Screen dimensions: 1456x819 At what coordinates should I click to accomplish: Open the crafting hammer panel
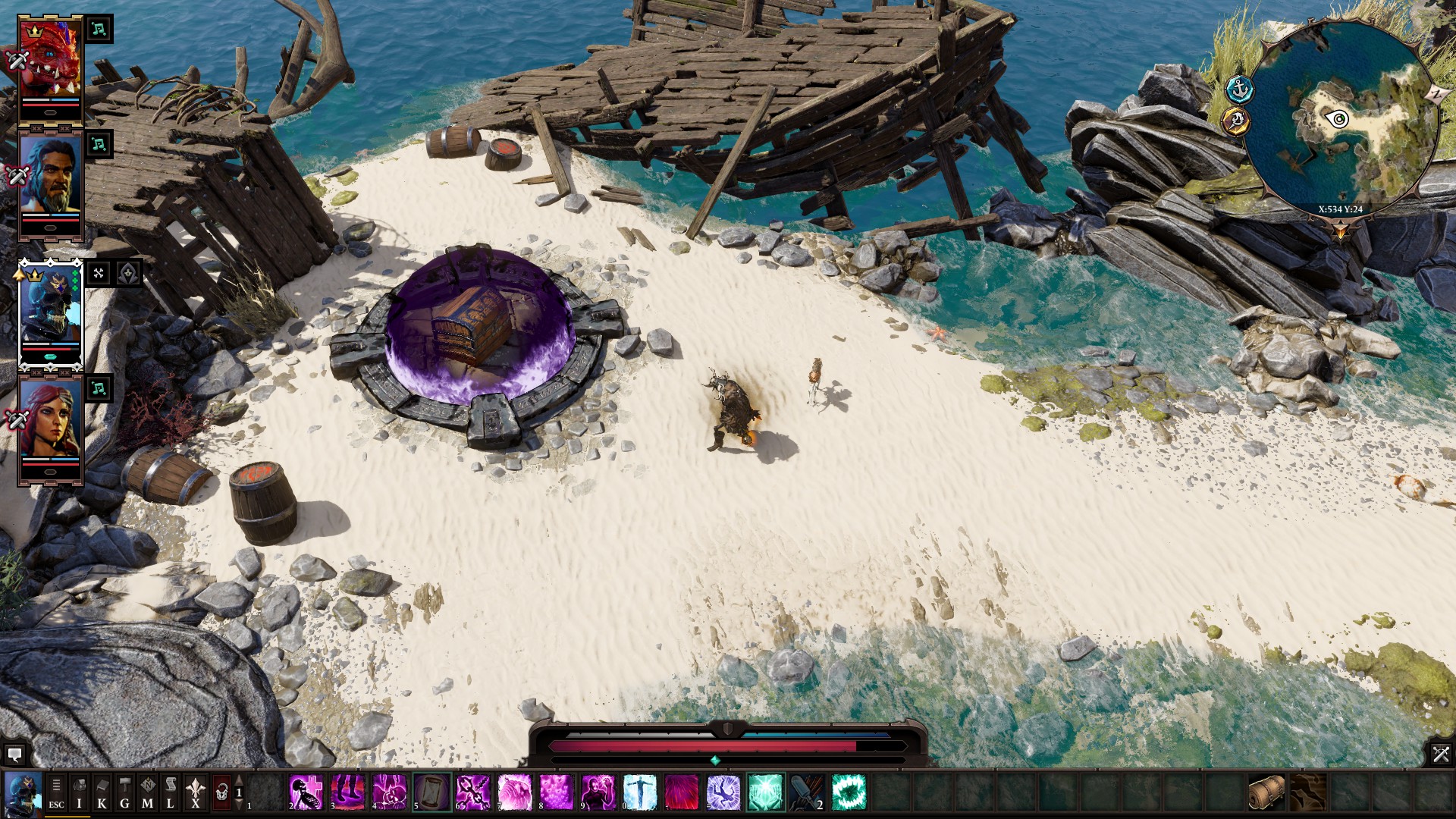(x=124, y=793)
